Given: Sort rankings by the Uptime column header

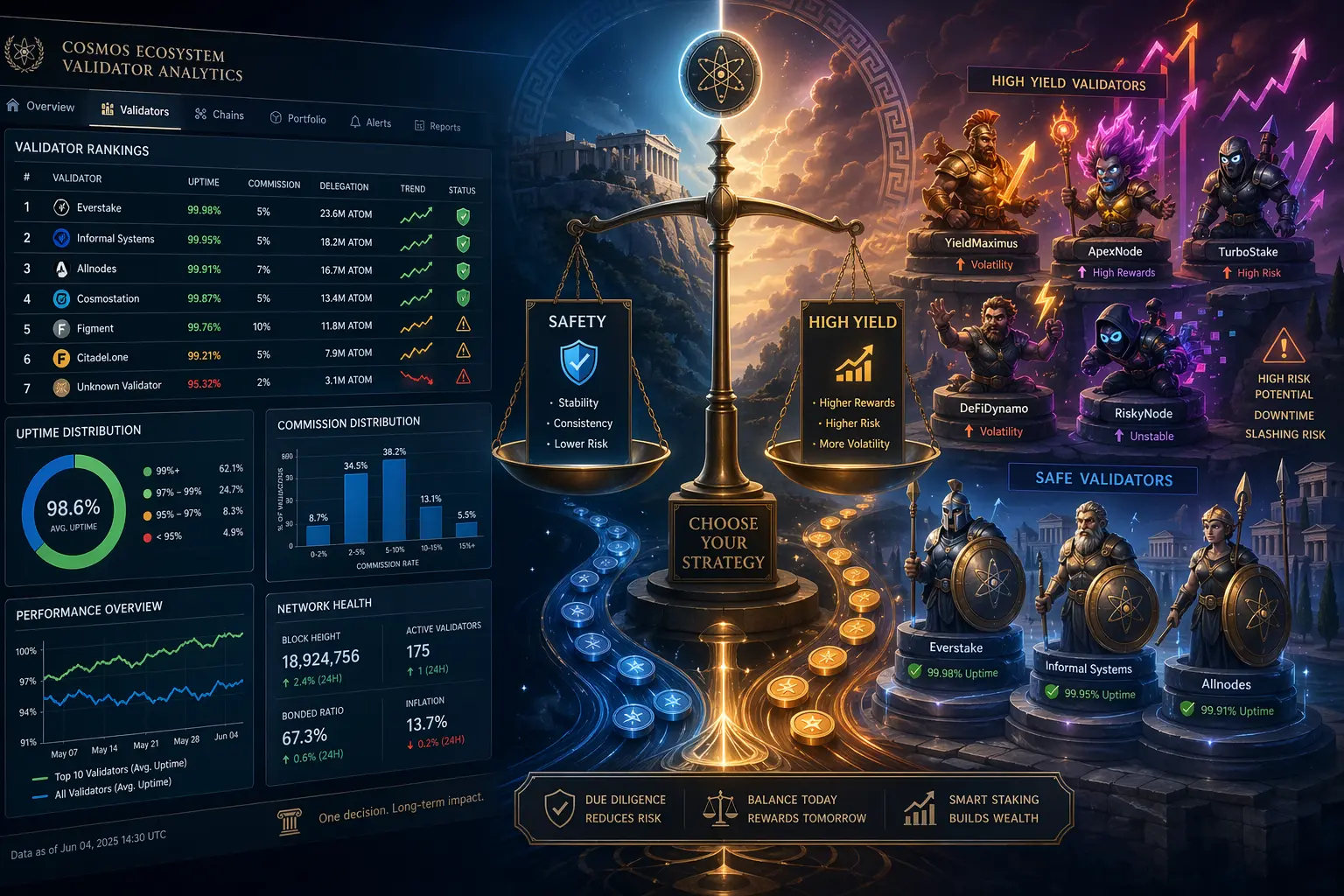Looking at the screenshot, I should coord(203,182).
